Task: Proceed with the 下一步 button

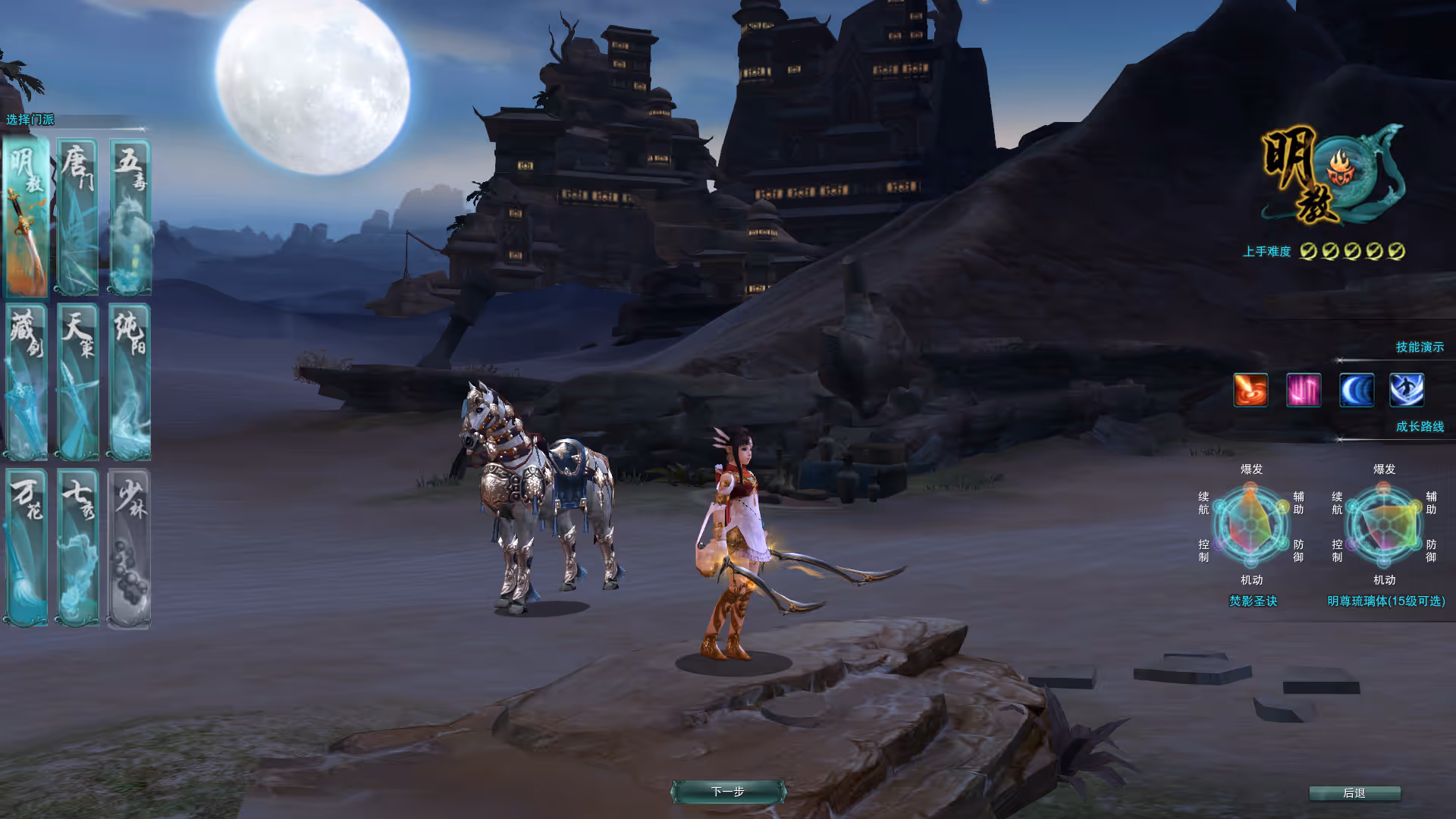Action: point(728,792)
